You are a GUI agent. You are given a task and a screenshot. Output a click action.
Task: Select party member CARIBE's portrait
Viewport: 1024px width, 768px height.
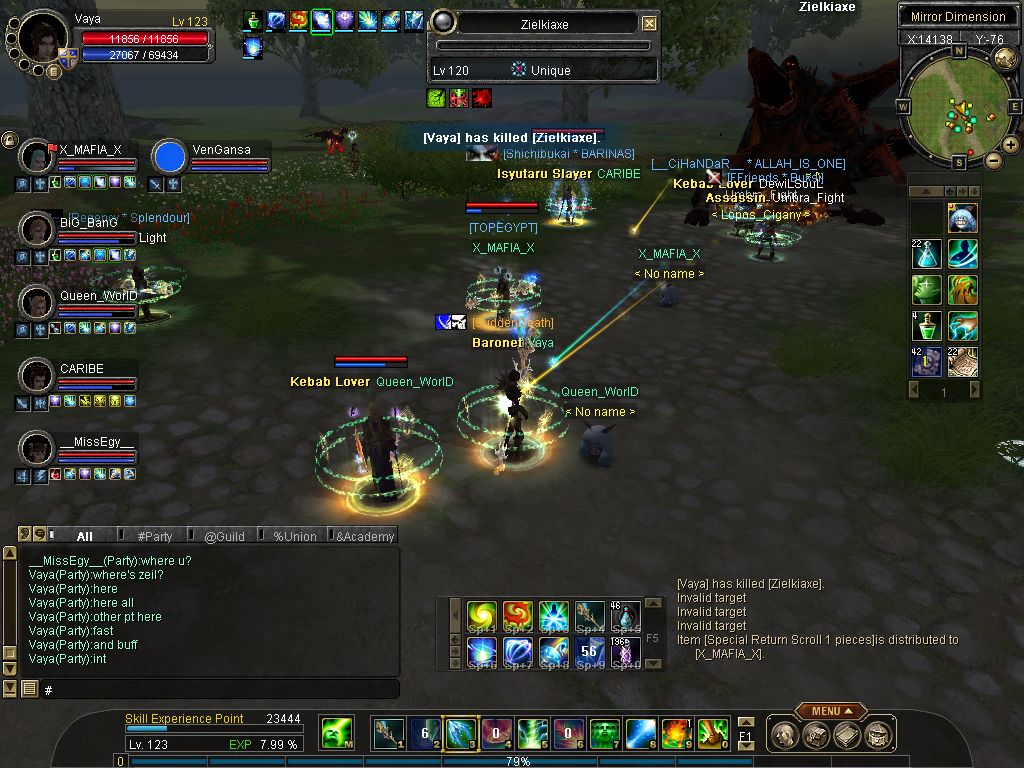click(37, 376)
